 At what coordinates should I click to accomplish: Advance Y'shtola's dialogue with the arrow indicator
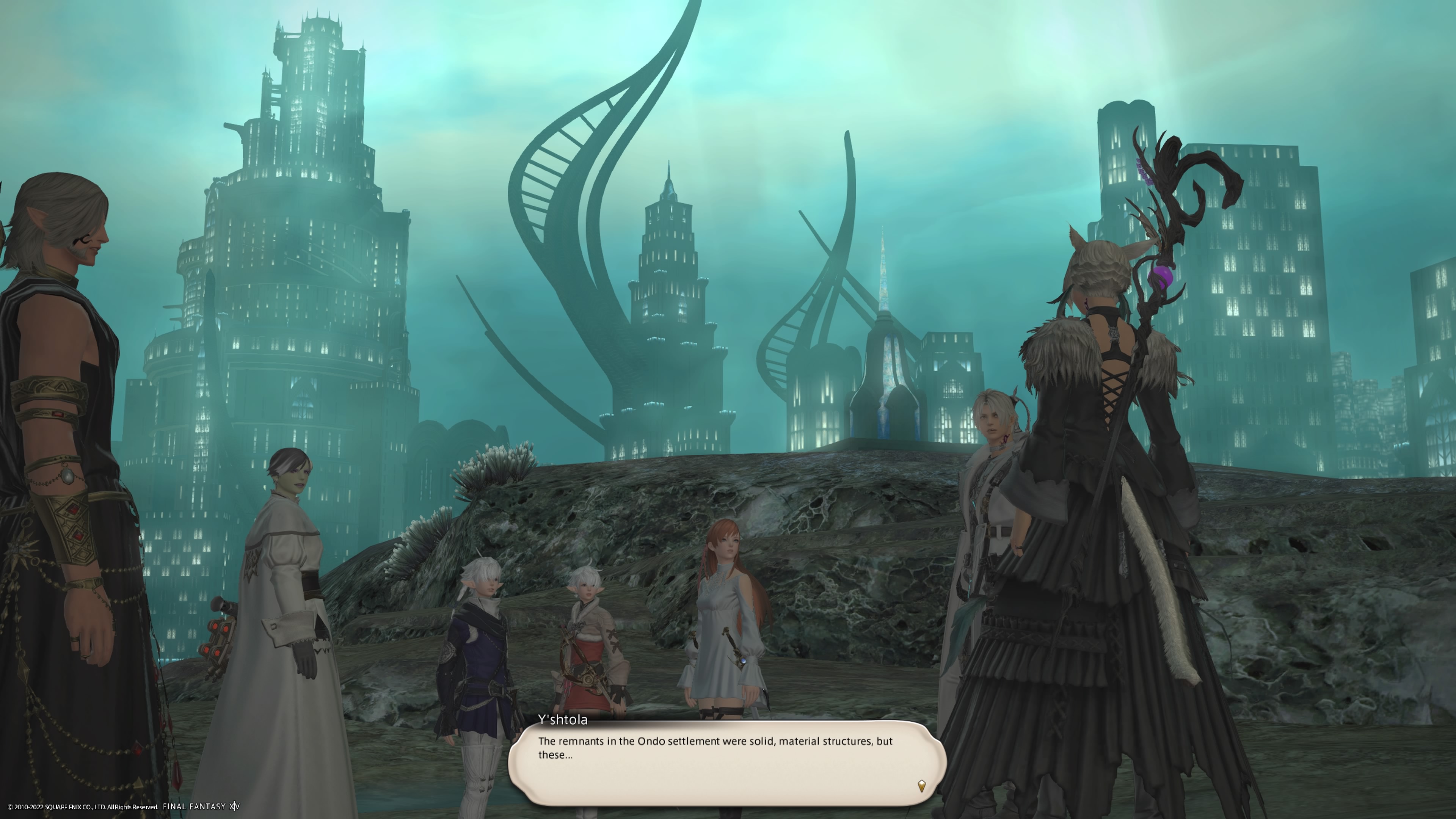point(921,785)
